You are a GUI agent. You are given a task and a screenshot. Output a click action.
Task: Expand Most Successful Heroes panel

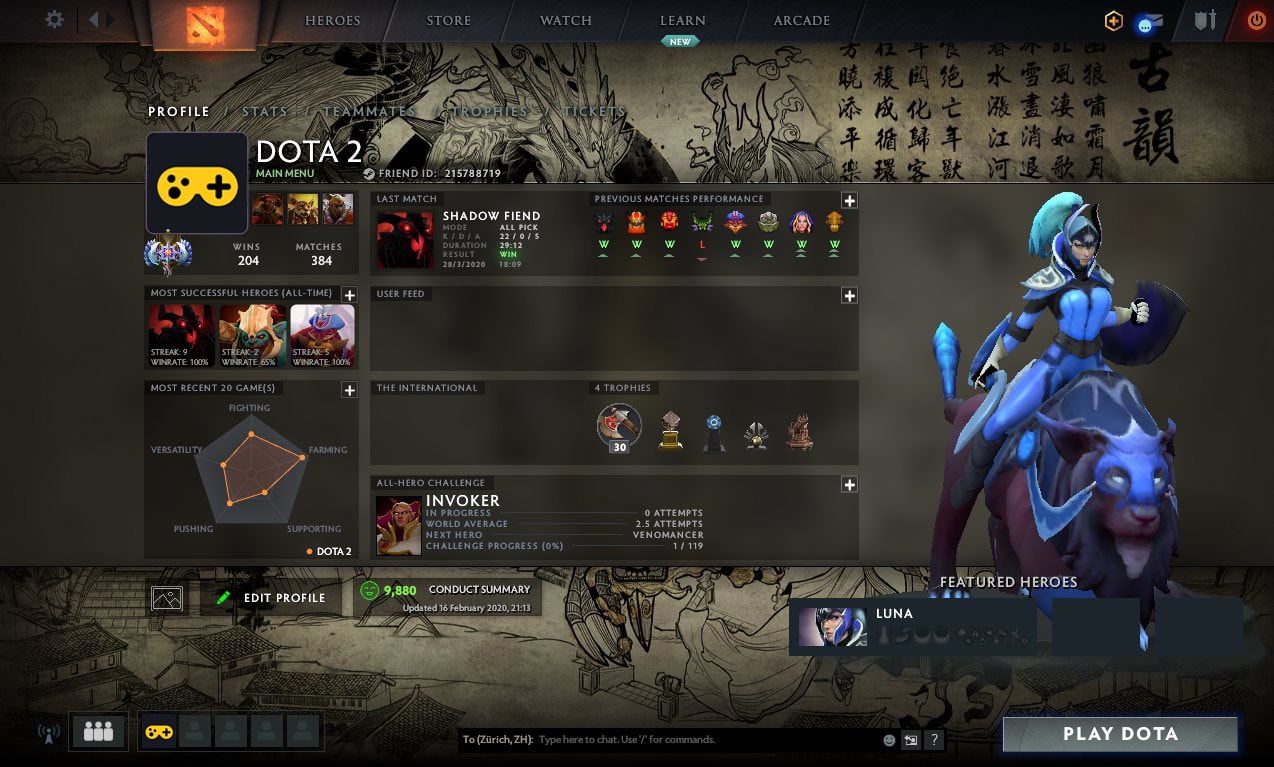click(349, 295)
